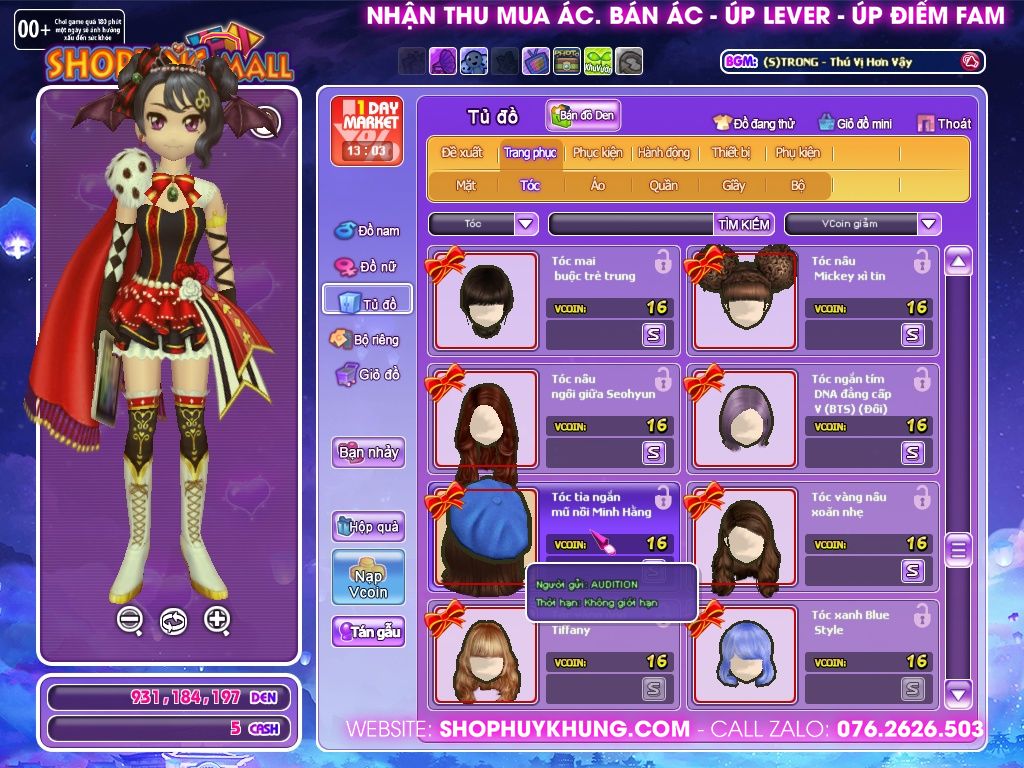The image size is (1024, 768).
Task: Select Đồ nữ in side menu
Action: (368, 267)
